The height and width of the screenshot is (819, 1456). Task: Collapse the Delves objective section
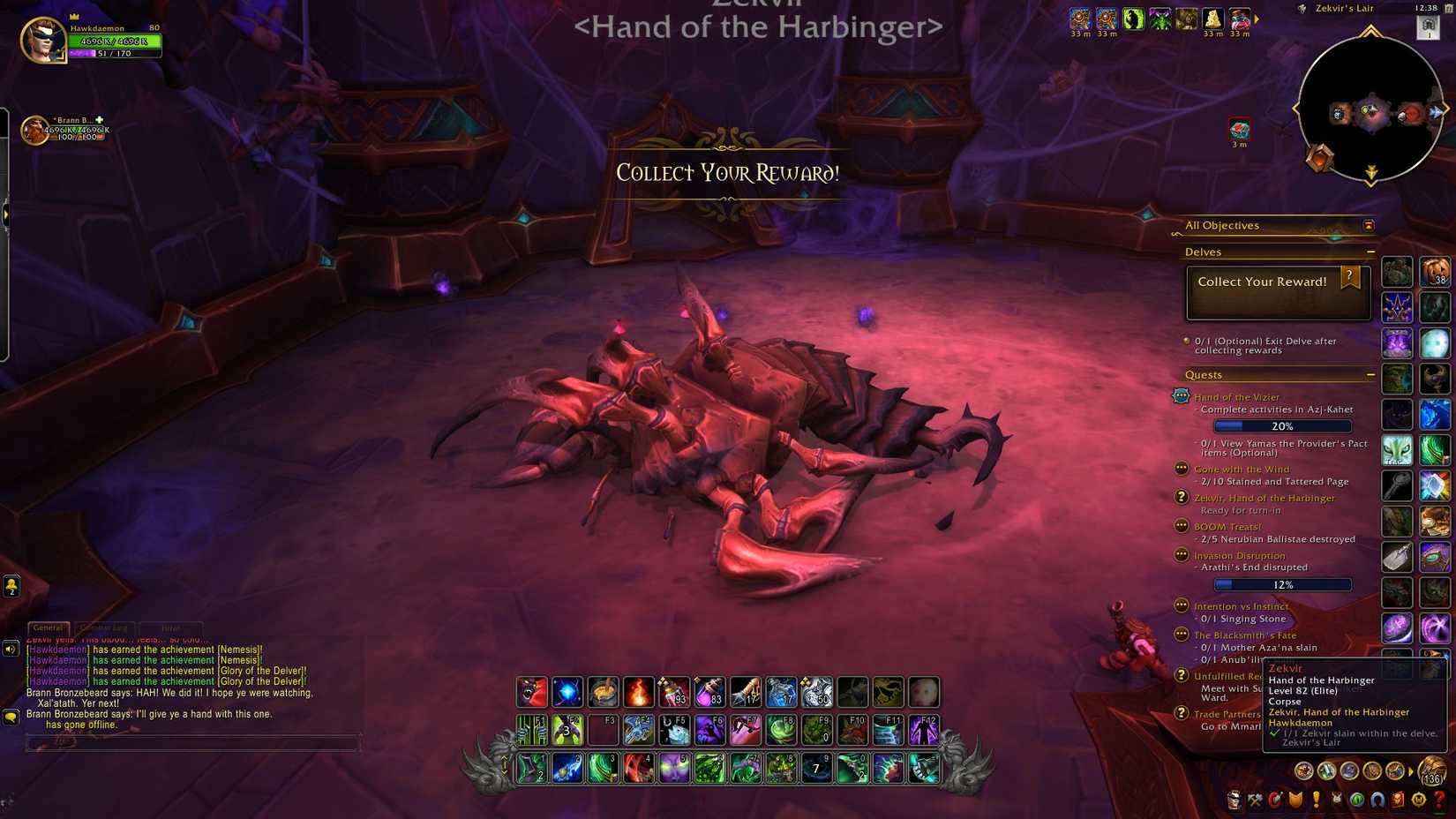[x=1370, y=252]
